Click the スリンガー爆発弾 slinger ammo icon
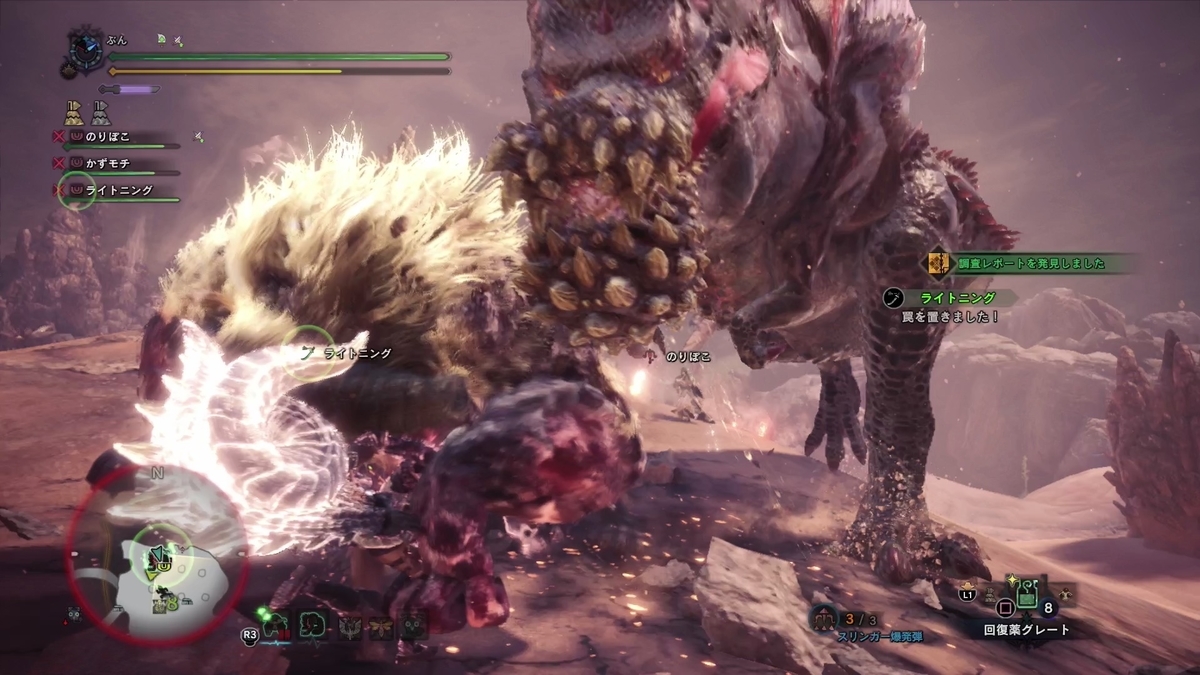This screenshot has height=675, width=1200. click(x=826, y=617)
